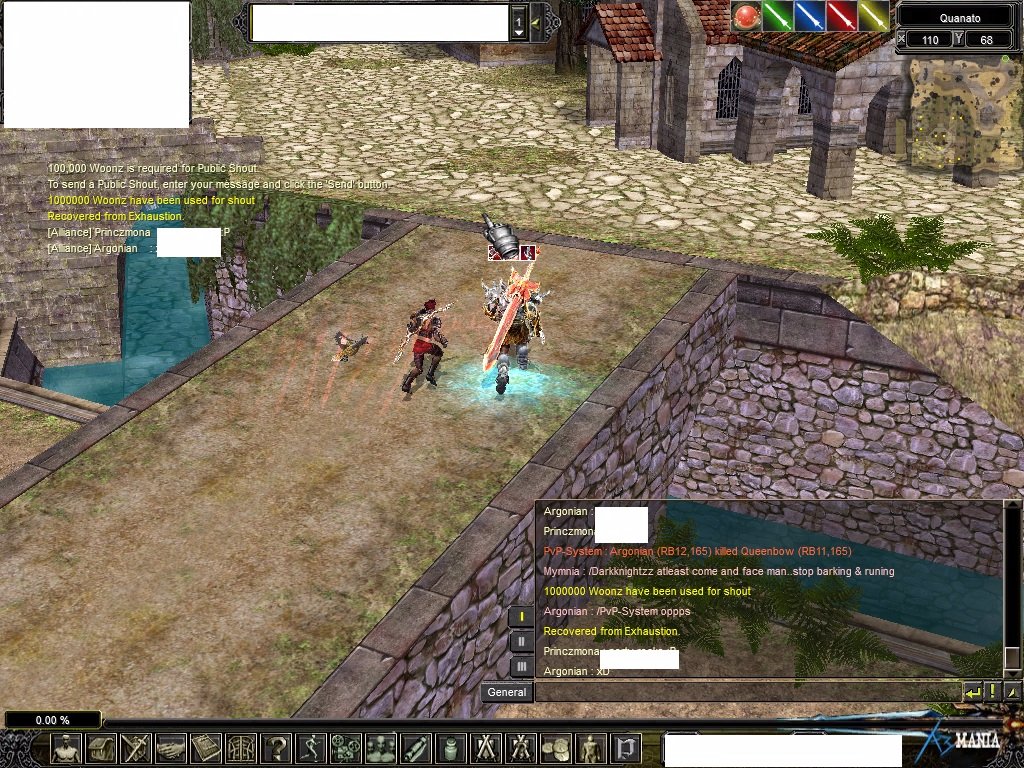Select the yellow sword buff icon
Image resolution: width=1024 pixels, height=768 pixels.
point(873,16)
